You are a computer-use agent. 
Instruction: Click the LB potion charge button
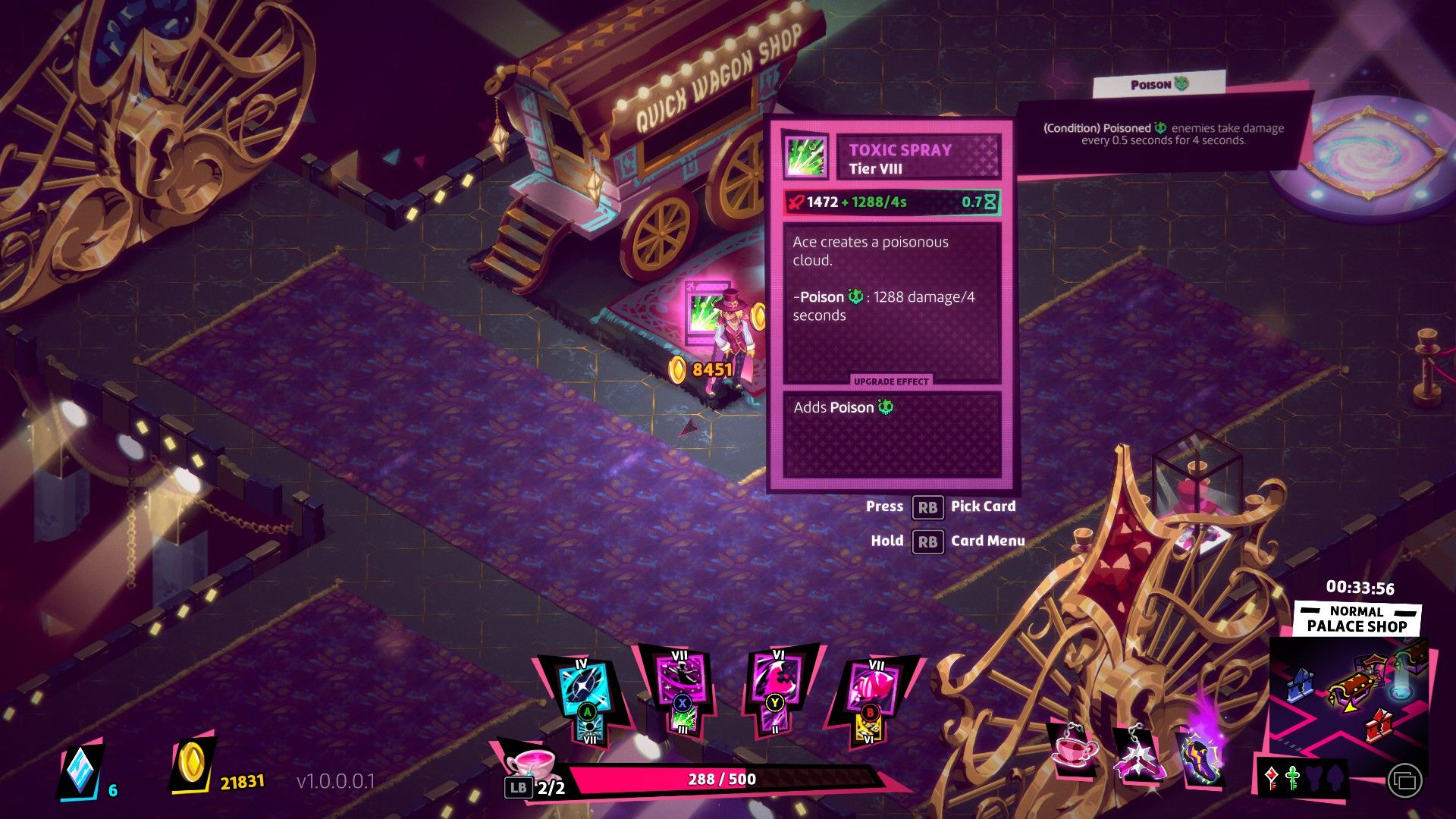[519, 789]
